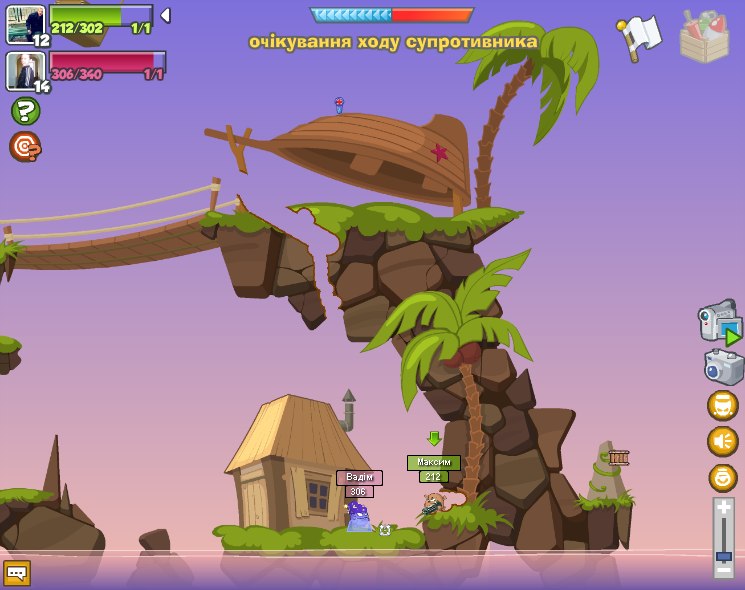
Task: Open the weapons crate inventory
Action: 704,37
